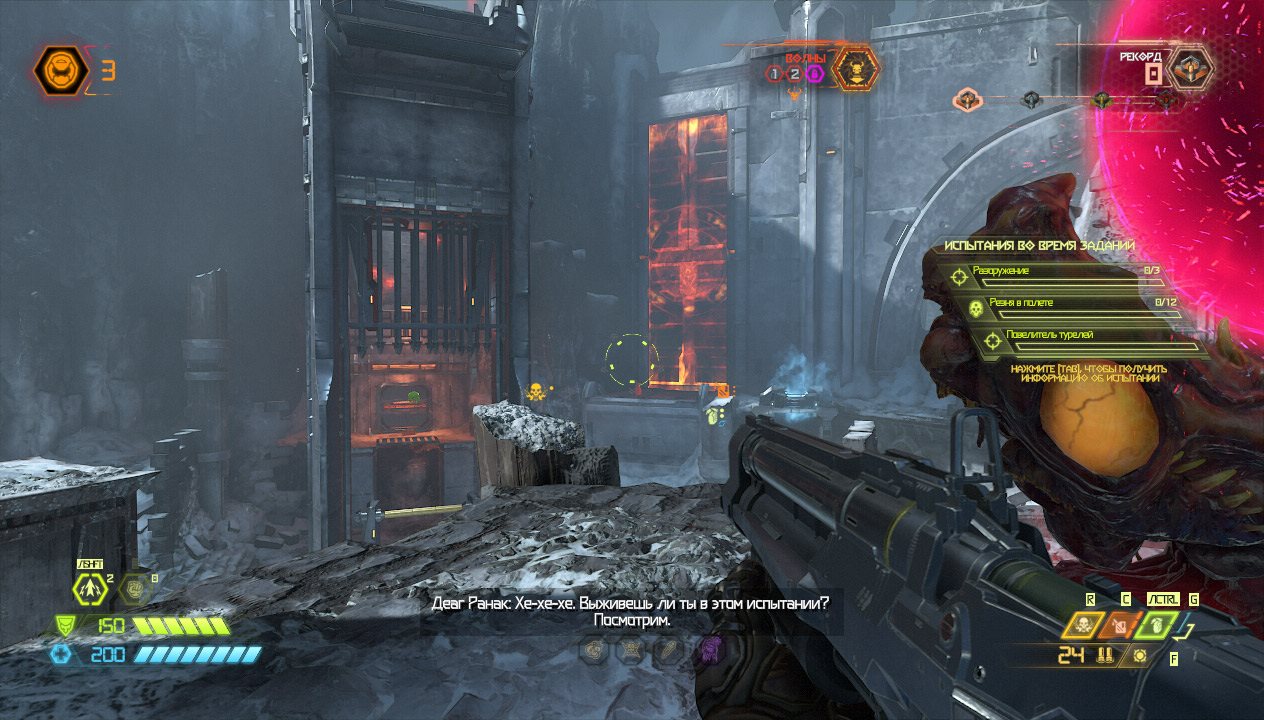Activate the dash arrow ability icon
Screen dimensions: 1264x720
(x=91, y=590)
